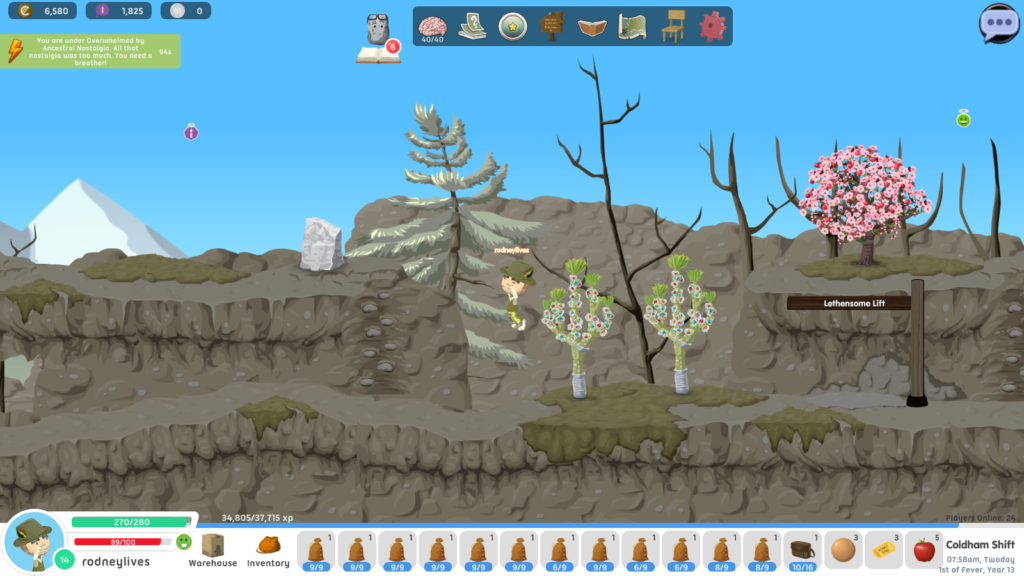The width and height of the screenshot is (1024, 576).
Task: Click the round star badge icon
Action: click(513, 27)
